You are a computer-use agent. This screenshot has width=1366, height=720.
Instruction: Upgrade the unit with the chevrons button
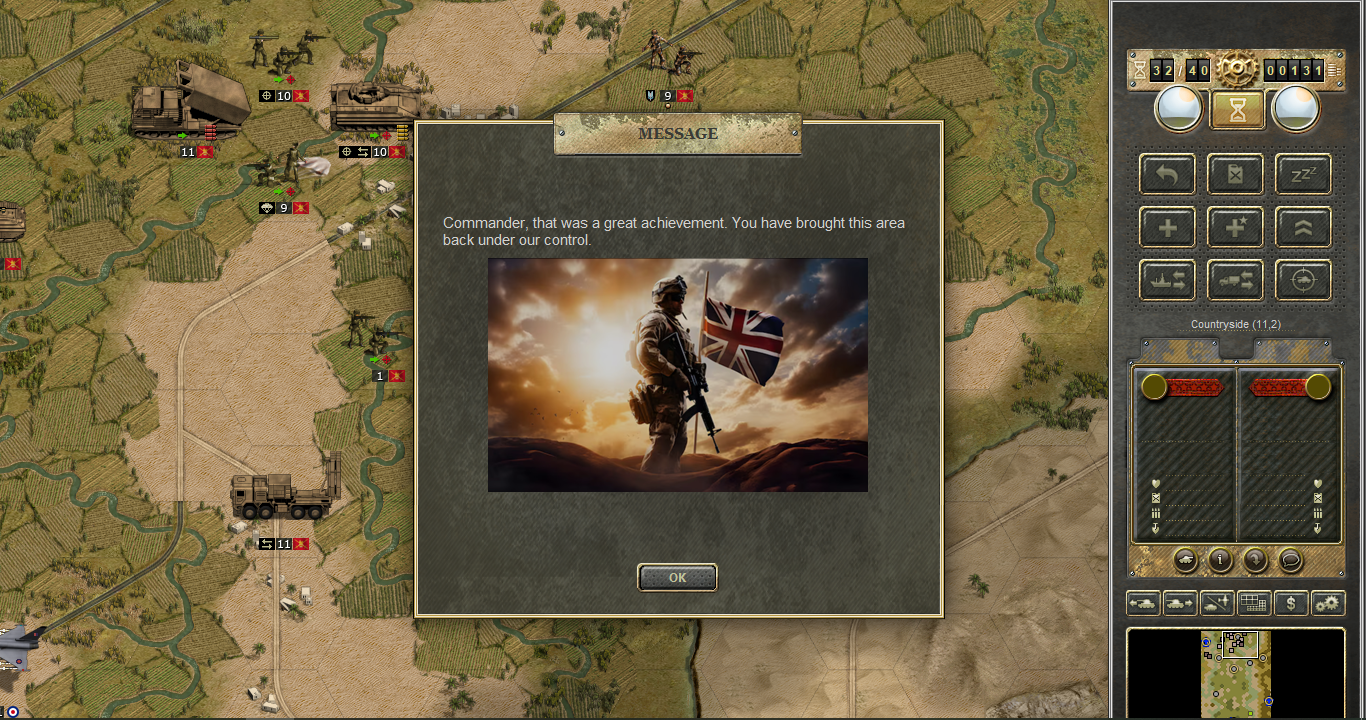(1303, 228)
